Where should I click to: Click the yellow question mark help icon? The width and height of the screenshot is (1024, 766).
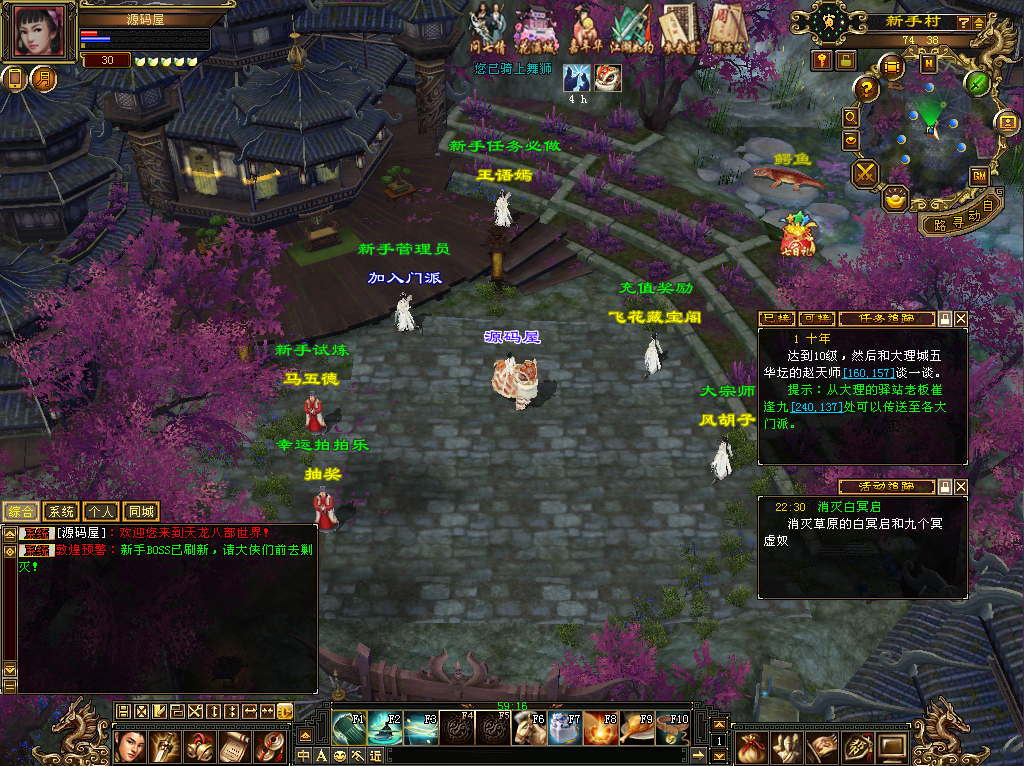(x=867, y=89)
